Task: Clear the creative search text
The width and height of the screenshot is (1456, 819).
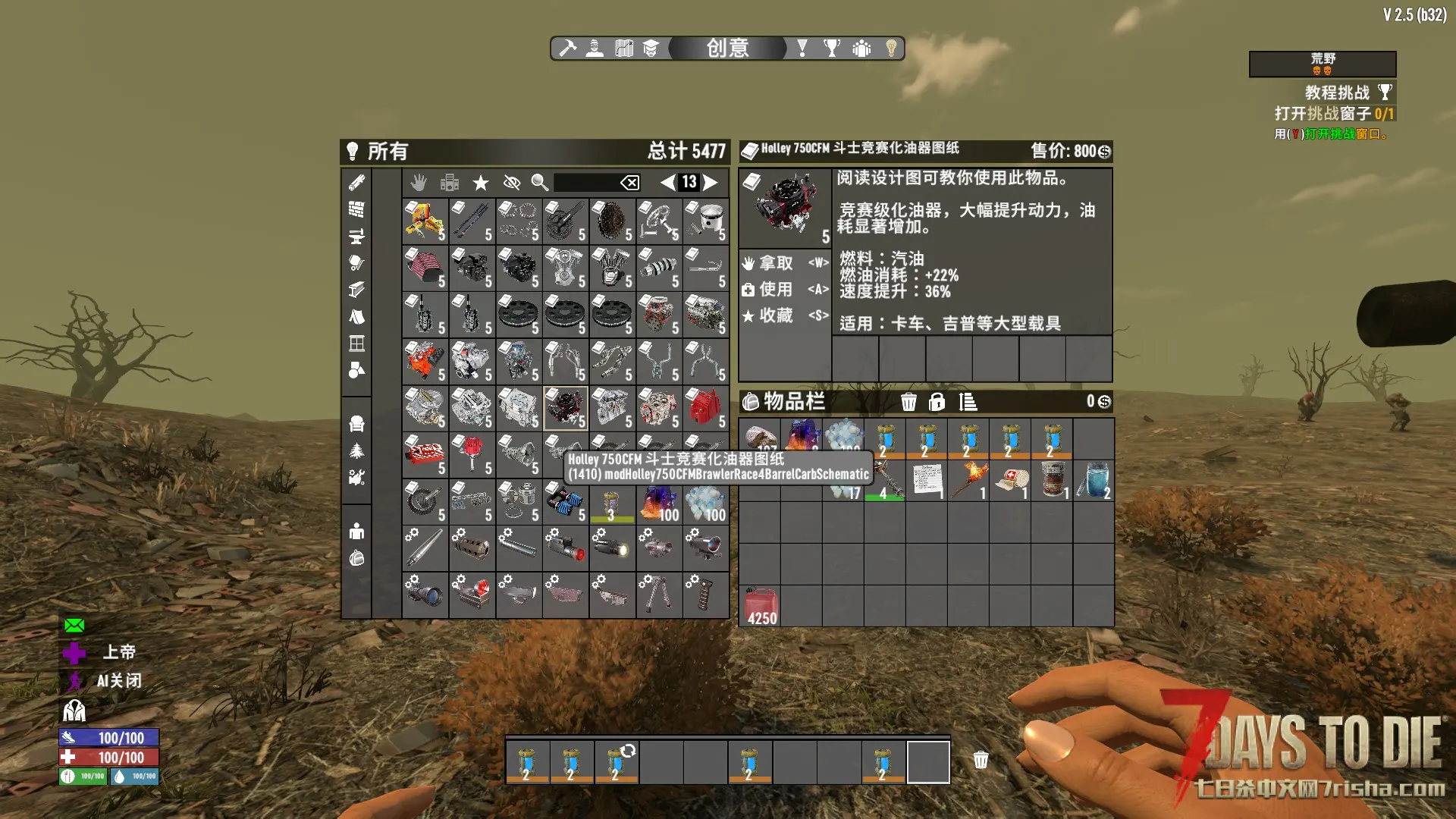Action: (629, 183)
